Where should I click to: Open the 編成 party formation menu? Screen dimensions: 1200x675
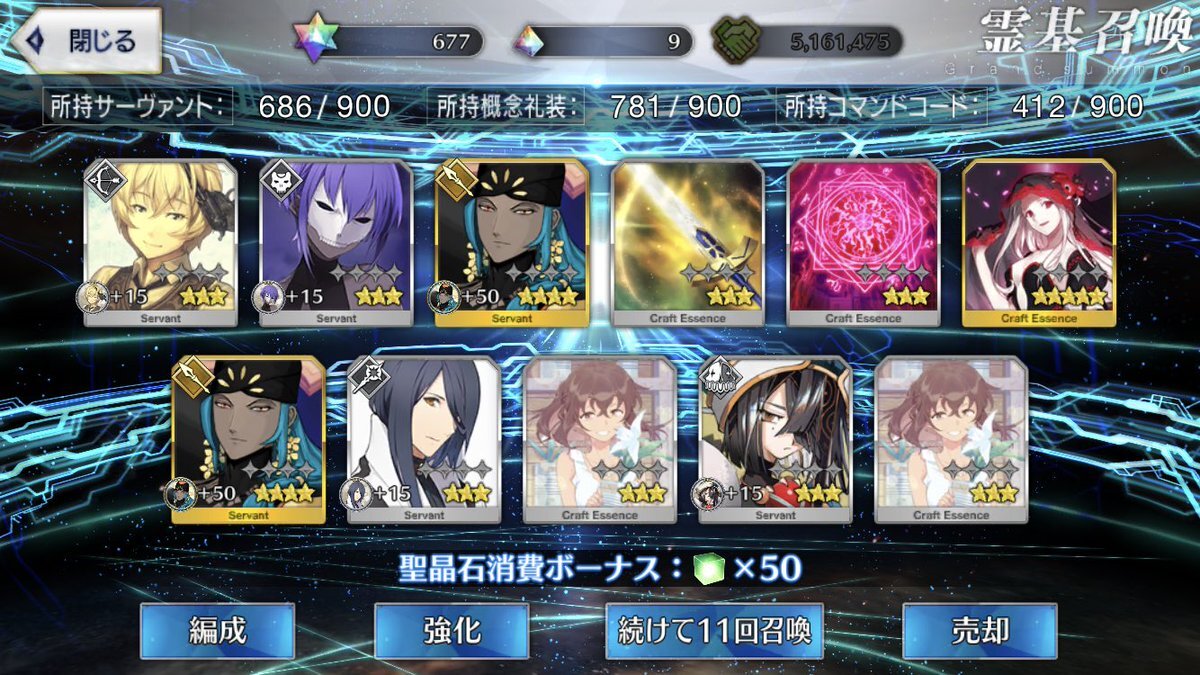(x=217, y=631)
